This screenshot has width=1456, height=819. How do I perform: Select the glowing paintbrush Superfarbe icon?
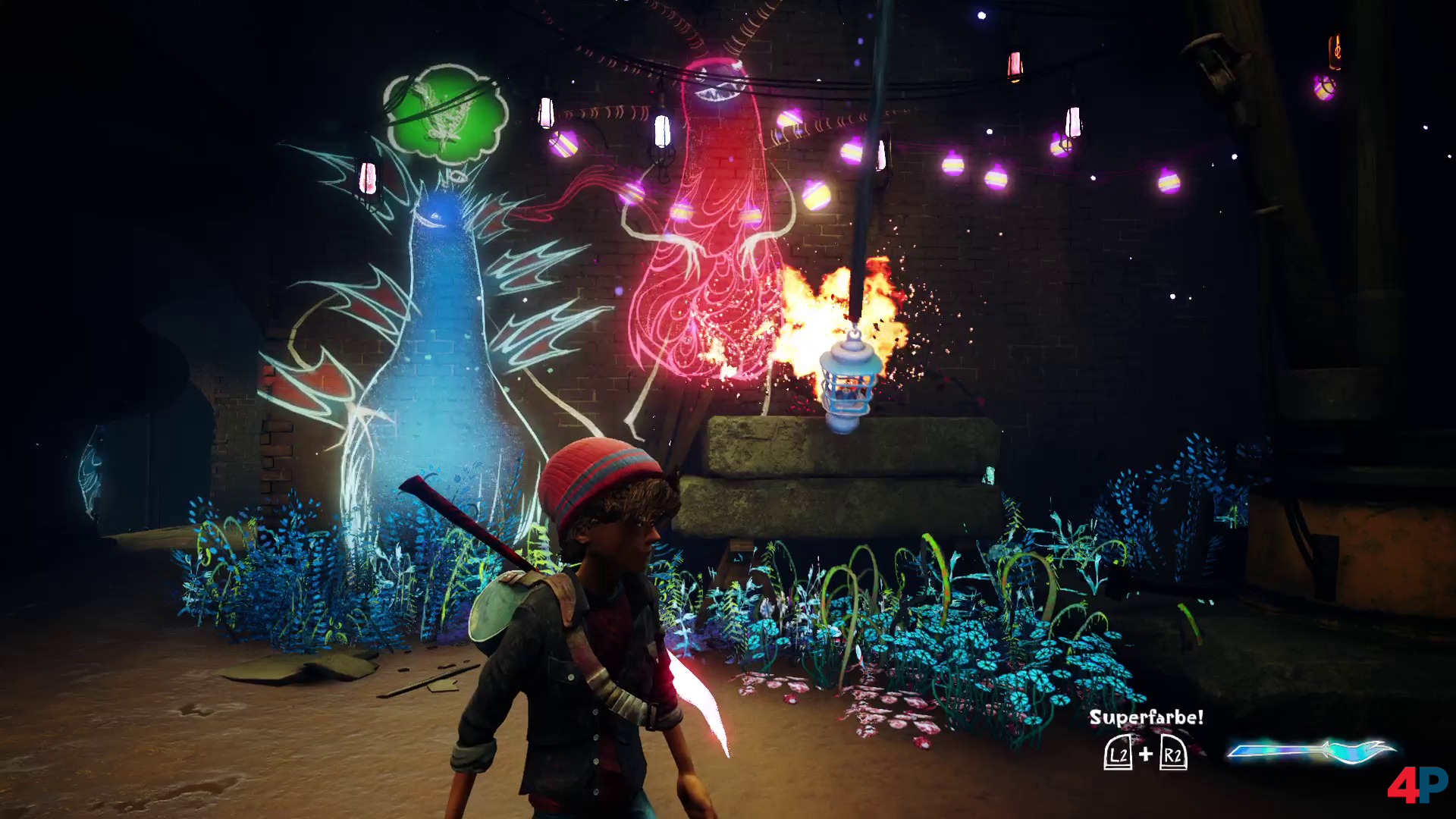point(1310,752)
